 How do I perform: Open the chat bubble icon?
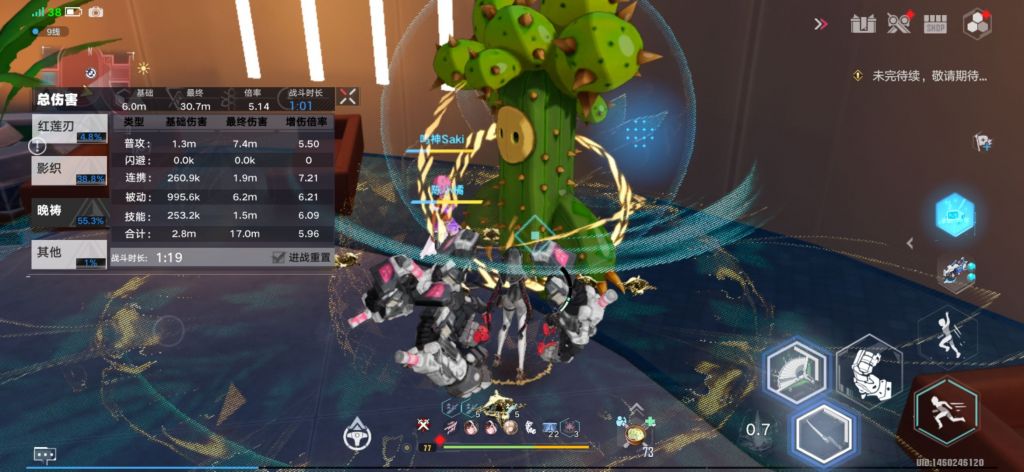(44, 453)
